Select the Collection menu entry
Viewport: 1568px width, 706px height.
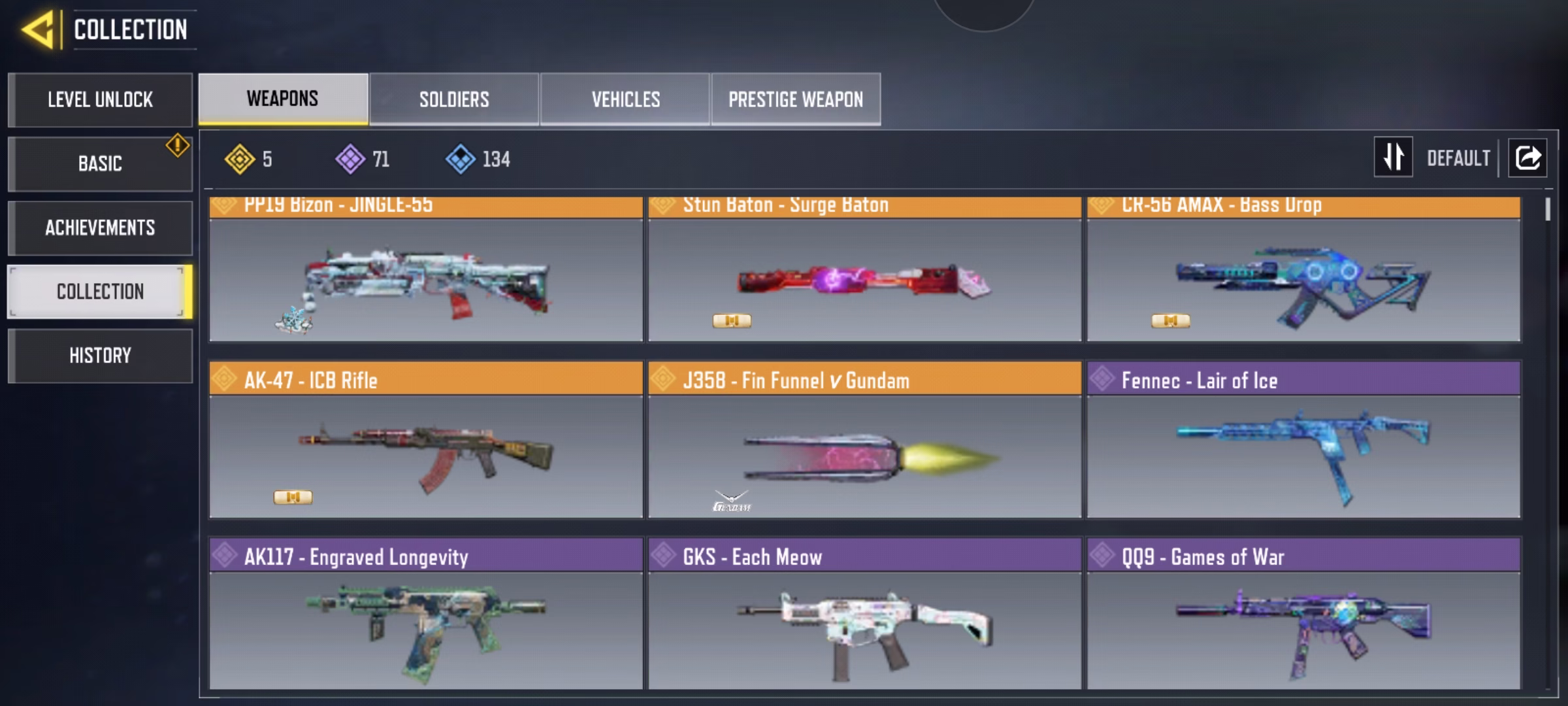coord(100,292)
